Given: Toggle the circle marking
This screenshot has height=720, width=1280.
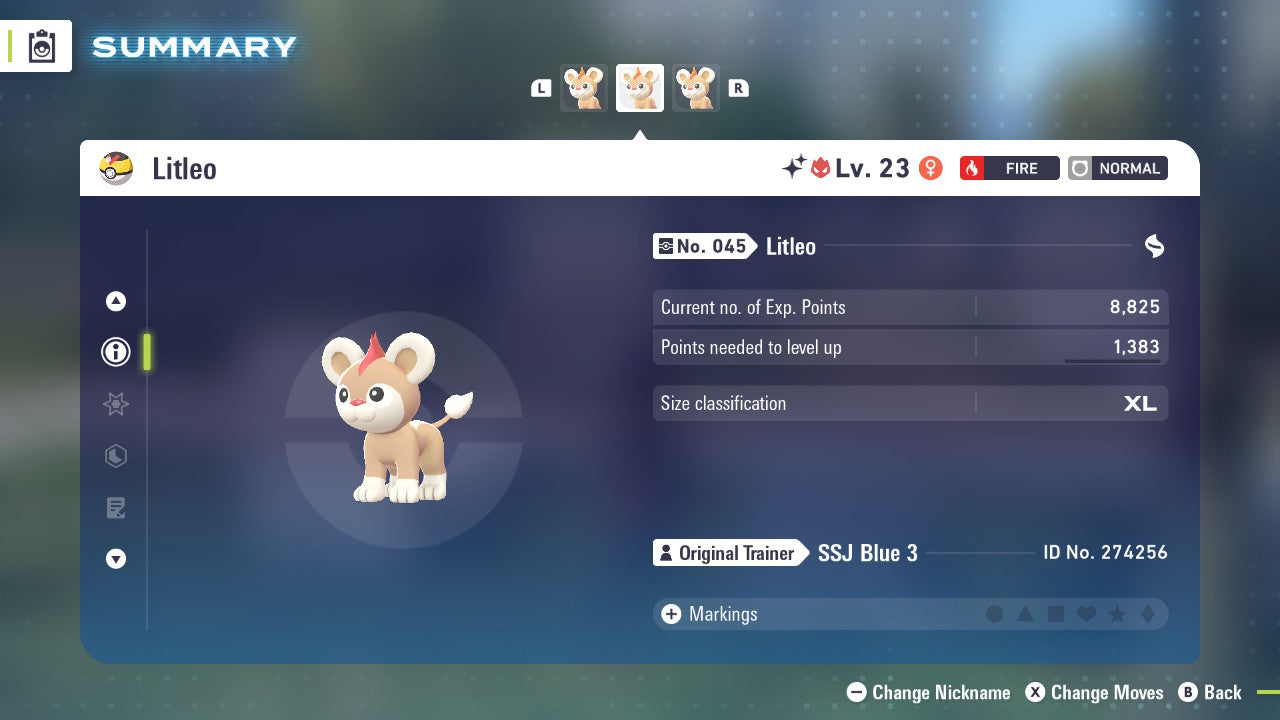Looking at the screenshot, I should pos(995,614).
